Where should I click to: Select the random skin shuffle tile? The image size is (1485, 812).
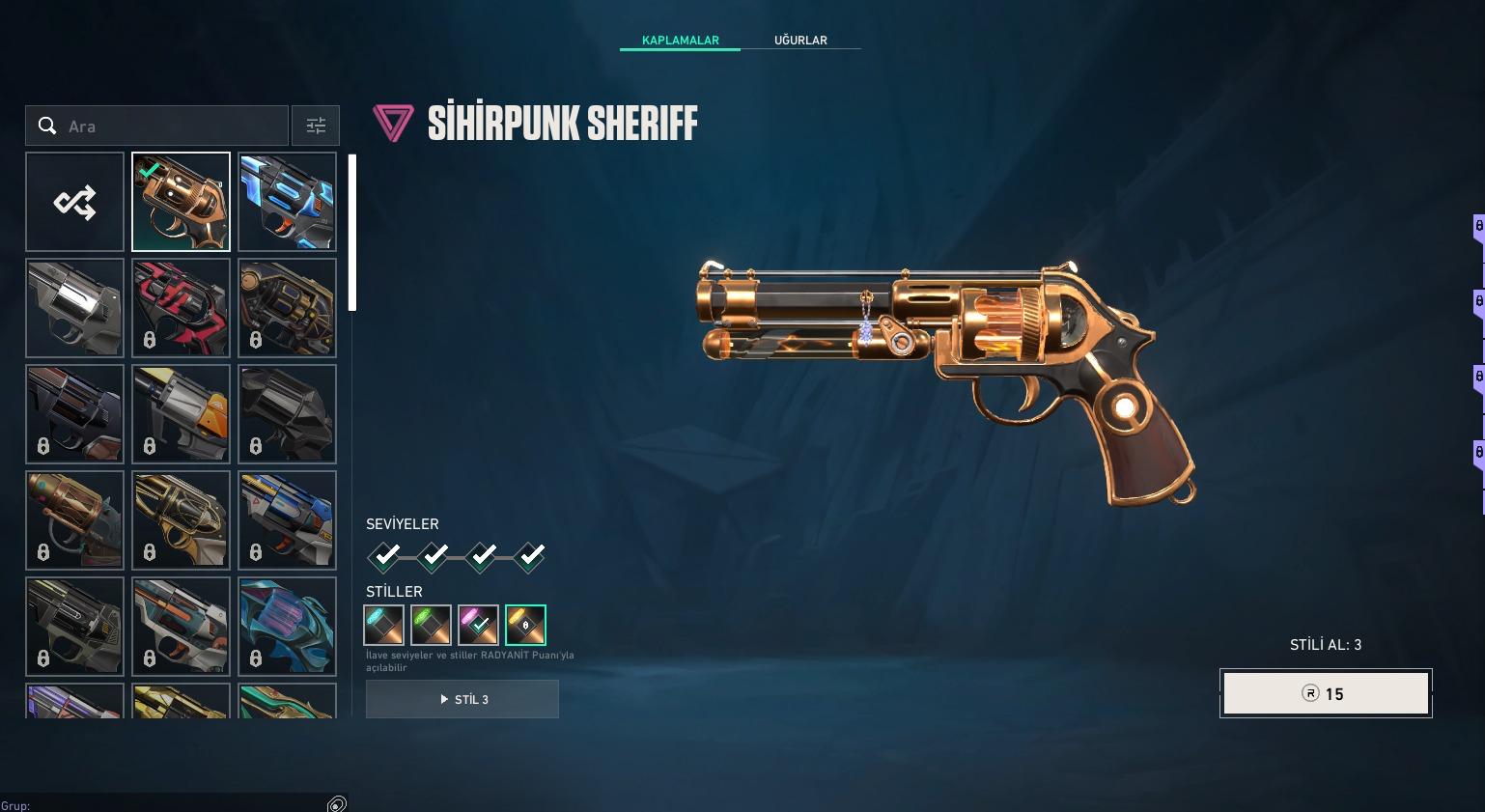pos(74,202)
